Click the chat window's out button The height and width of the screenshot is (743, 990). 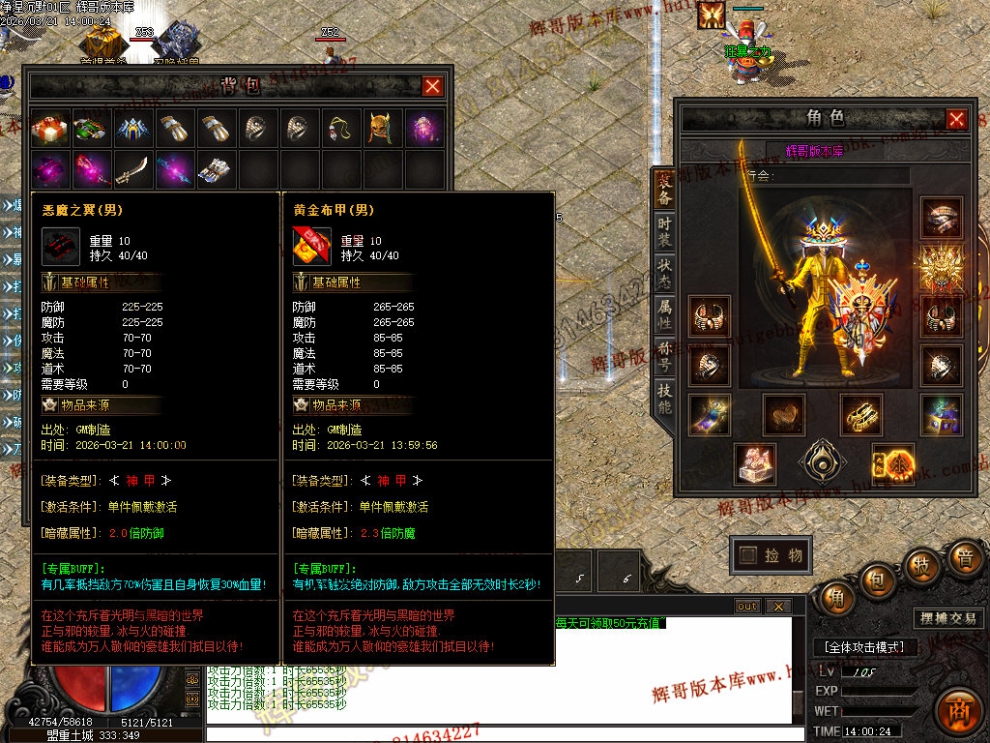(x=747, y=606)
